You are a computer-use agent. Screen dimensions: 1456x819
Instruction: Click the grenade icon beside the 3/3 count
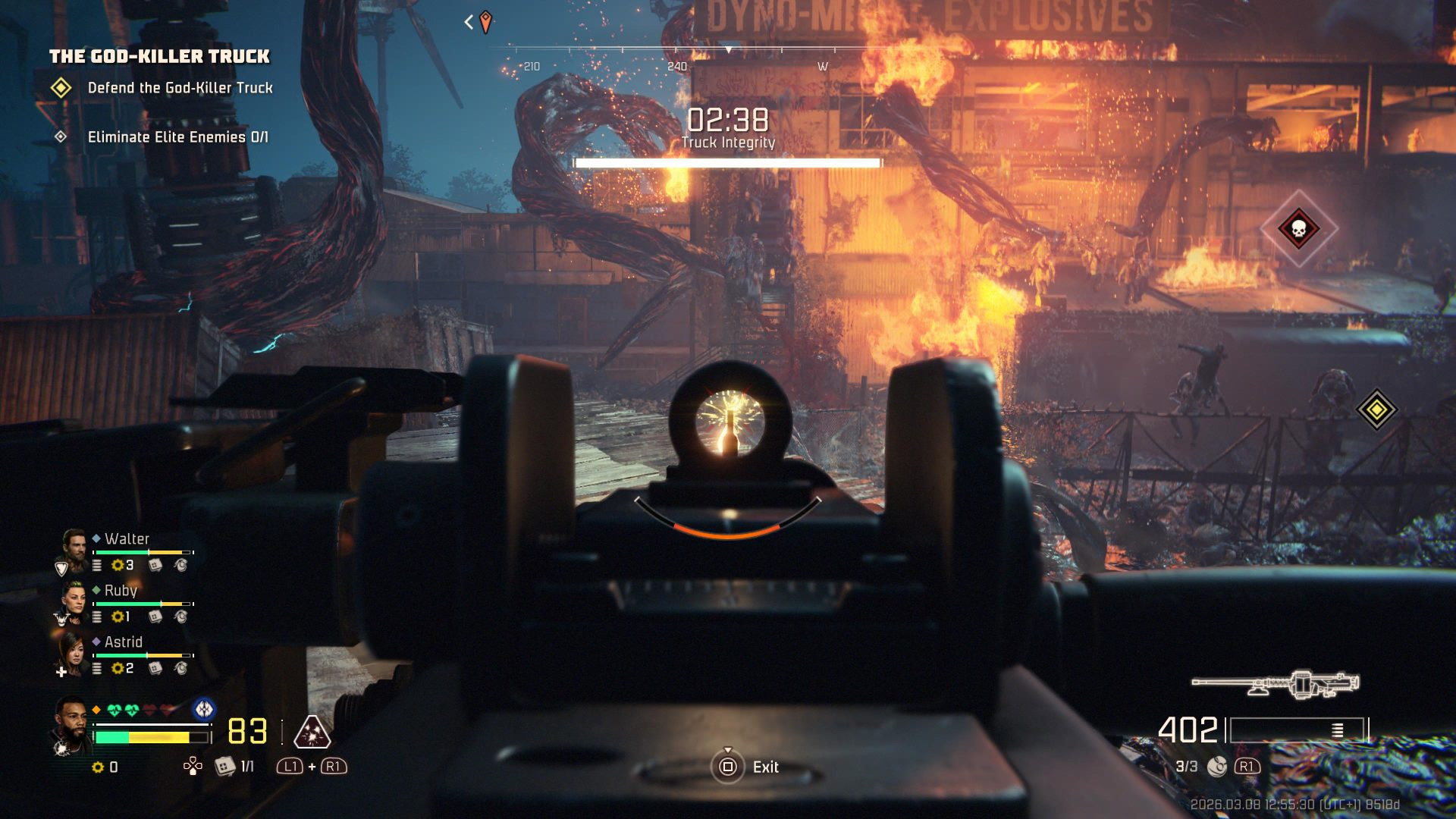1216,767
